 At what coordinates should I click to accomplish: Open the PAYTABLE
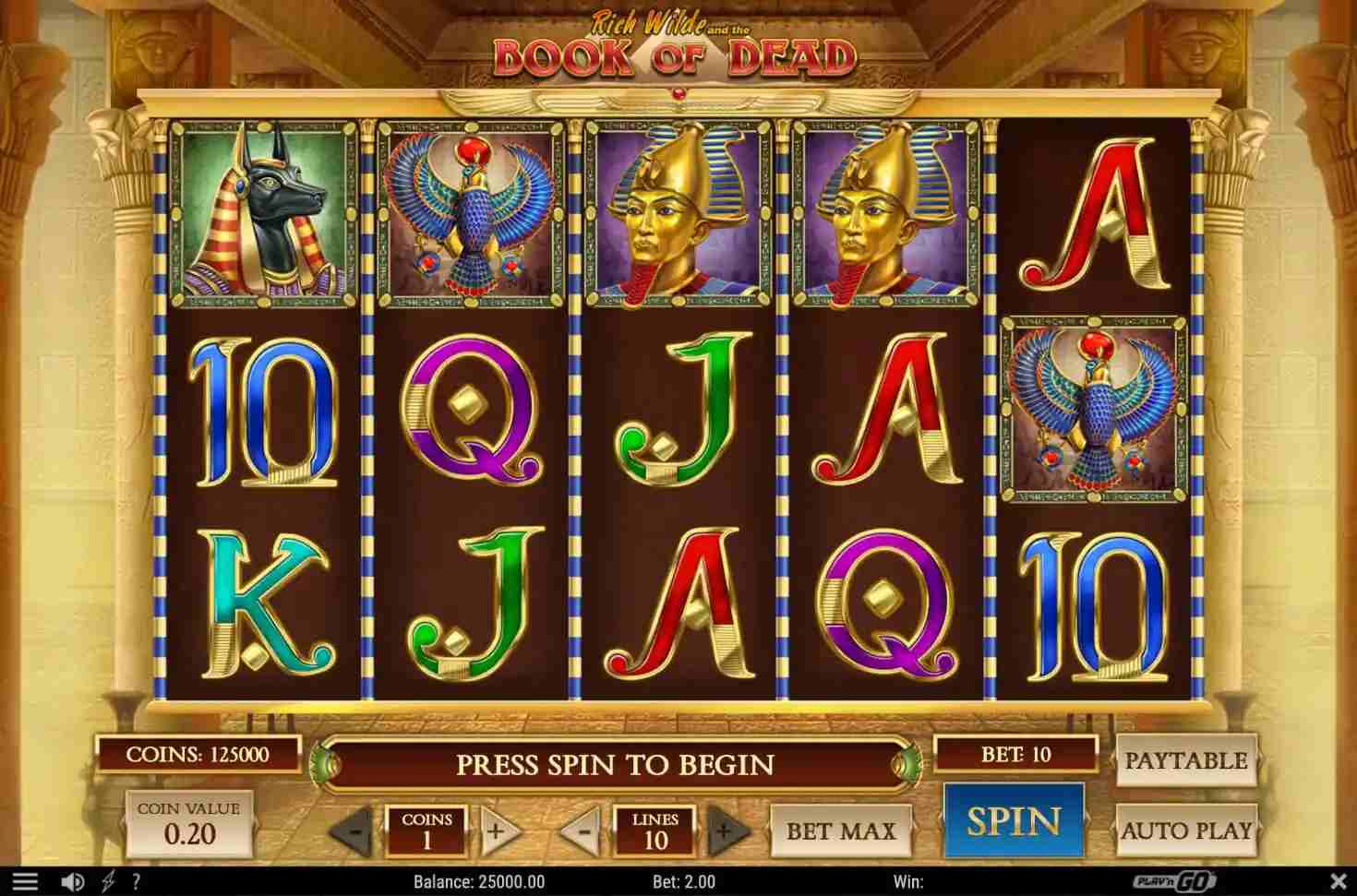pos(1187,760)
